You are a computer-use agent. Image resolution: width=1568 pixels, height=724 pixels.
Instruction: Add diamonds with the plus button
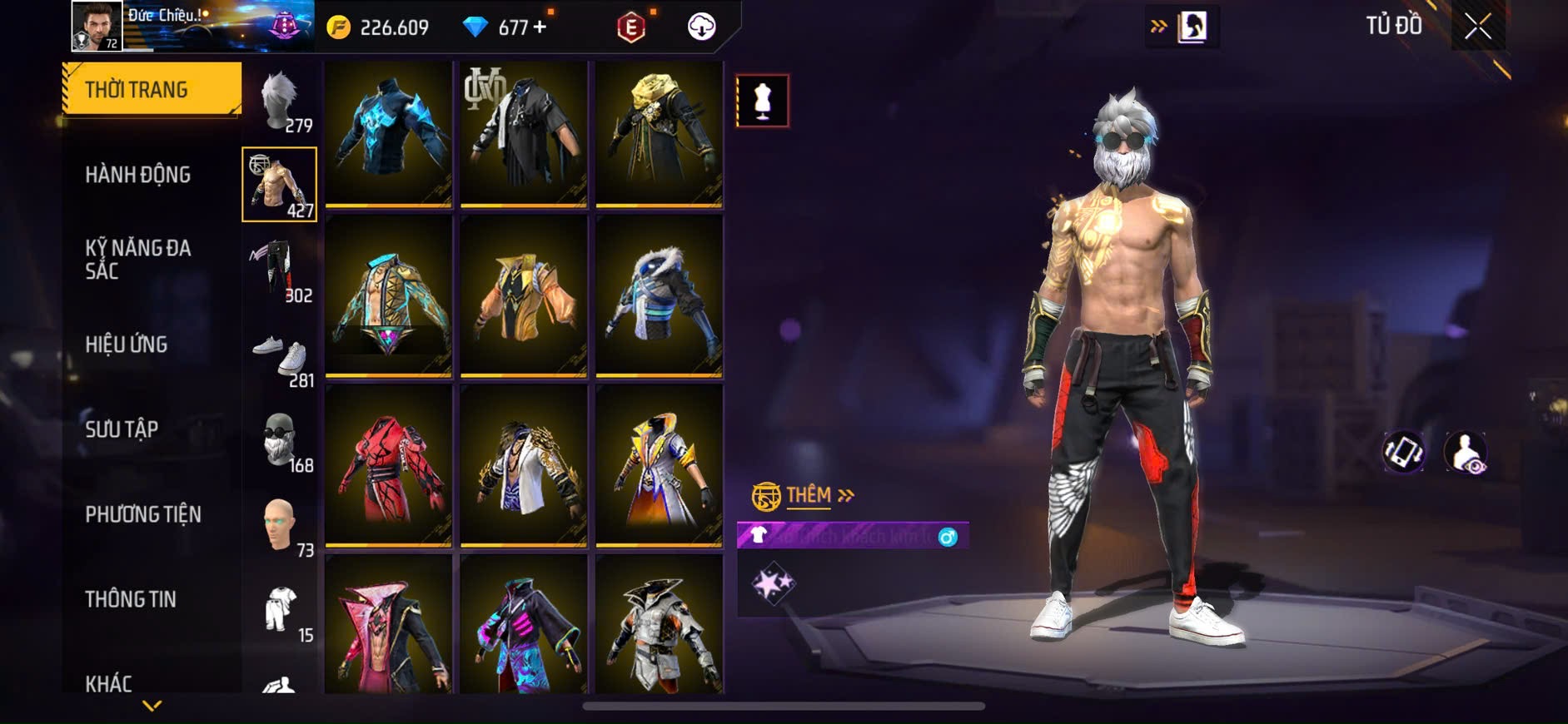pos(540,27)
